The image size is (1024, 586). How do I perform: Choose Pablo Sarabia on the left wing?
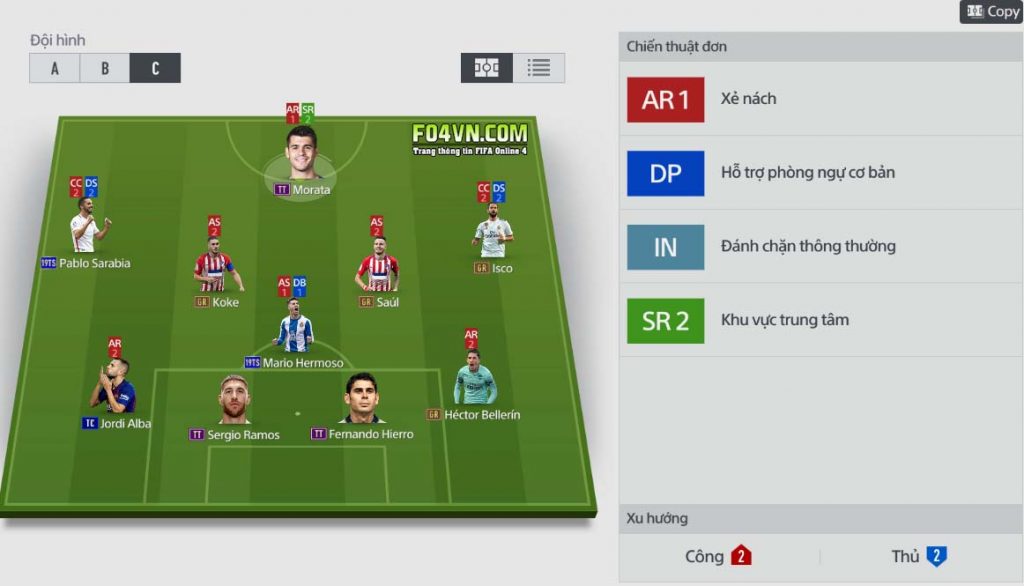coord(85,231)
